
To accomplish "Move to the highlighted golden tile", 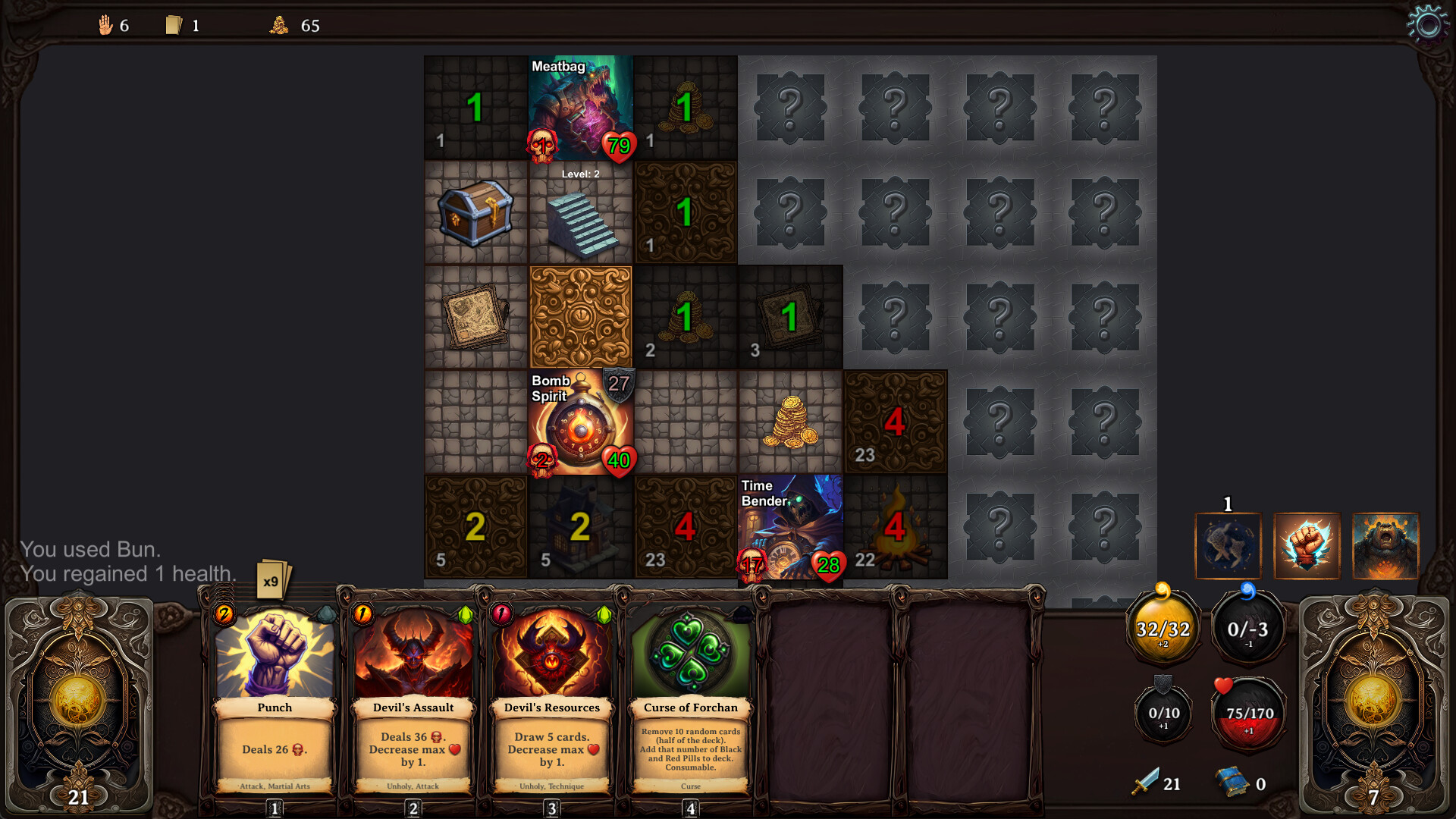I will pyautogui.click(x=581, y=317).
